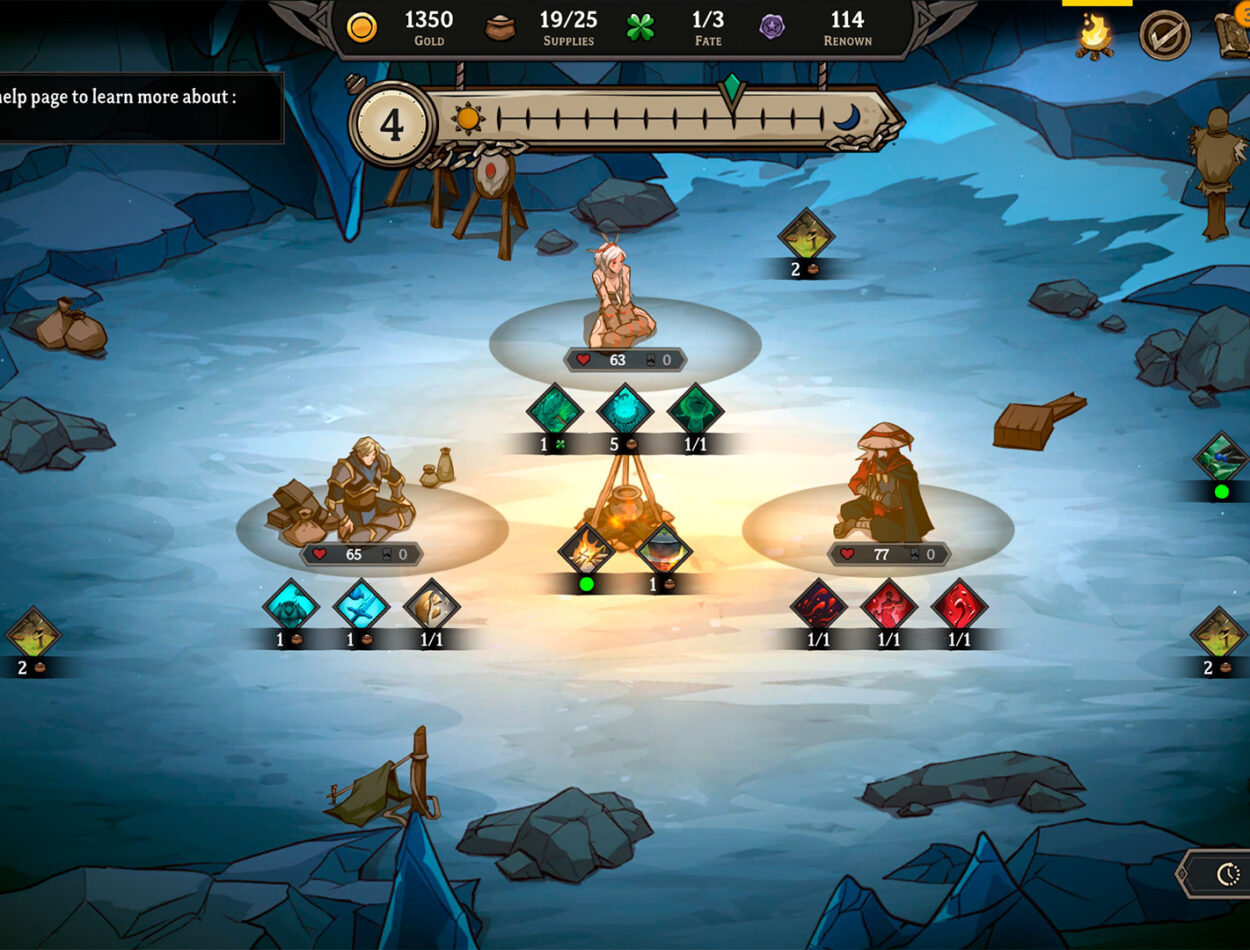
Task: Activate the green clover-cost camp skill
Action: coord(554,410)
